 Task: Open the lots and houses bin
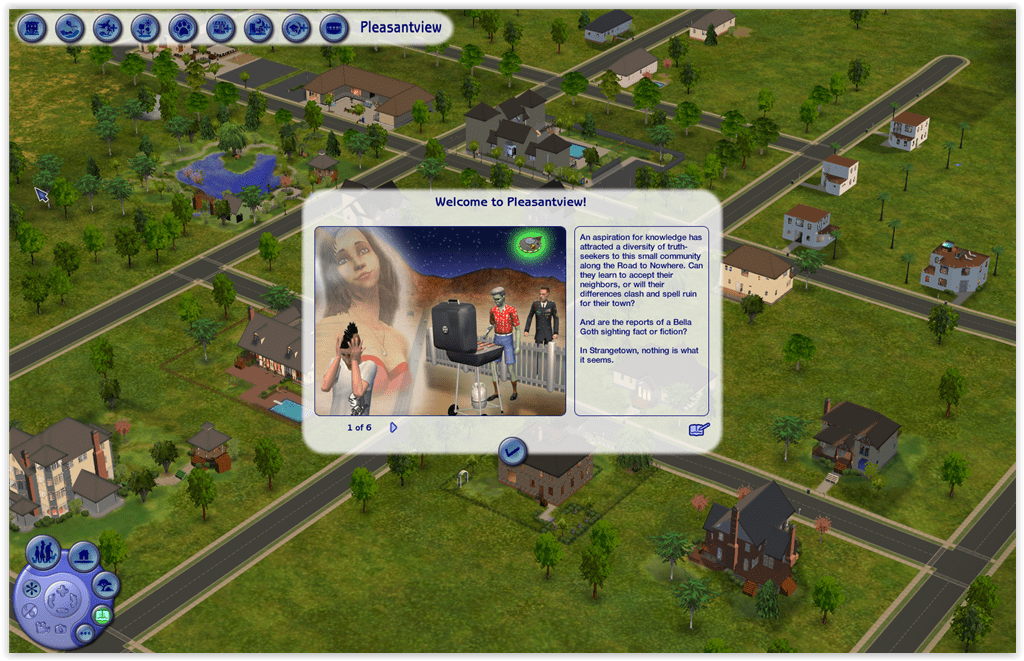(83, 553)
